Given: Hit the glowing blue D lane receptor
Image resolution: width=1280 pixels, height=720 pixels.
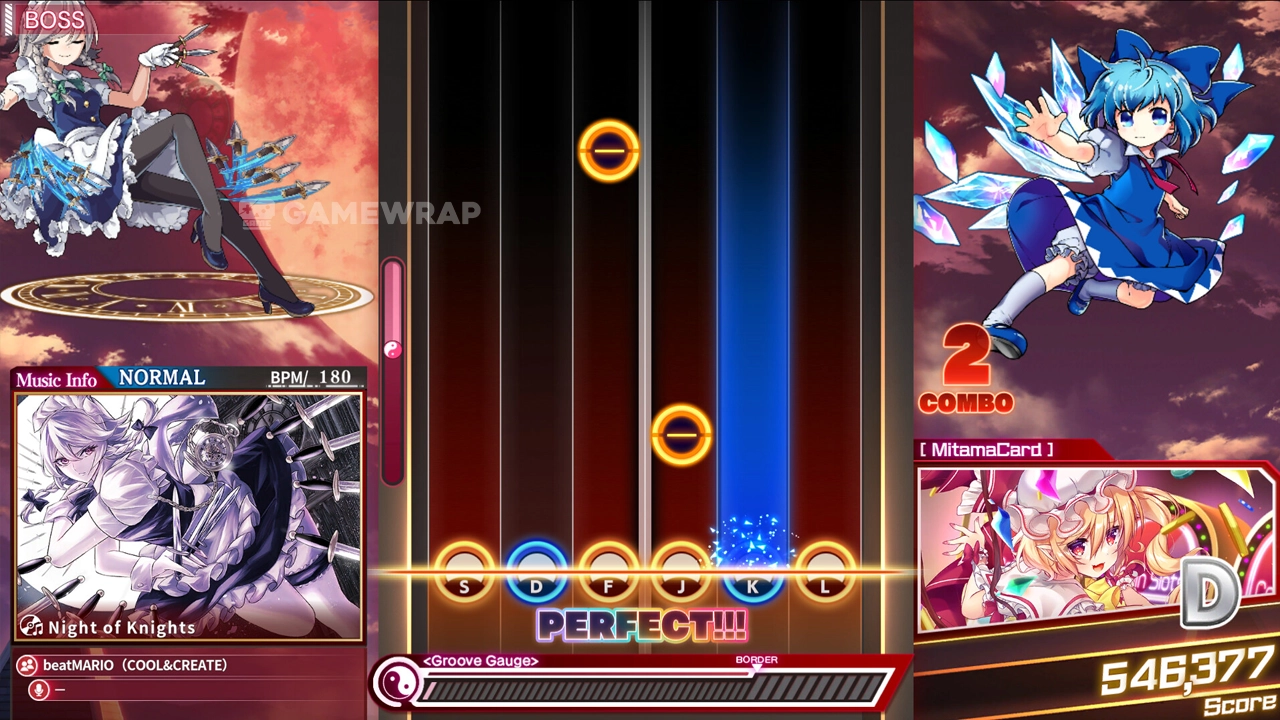Looking at the screenshot, I should pos(537,572).
